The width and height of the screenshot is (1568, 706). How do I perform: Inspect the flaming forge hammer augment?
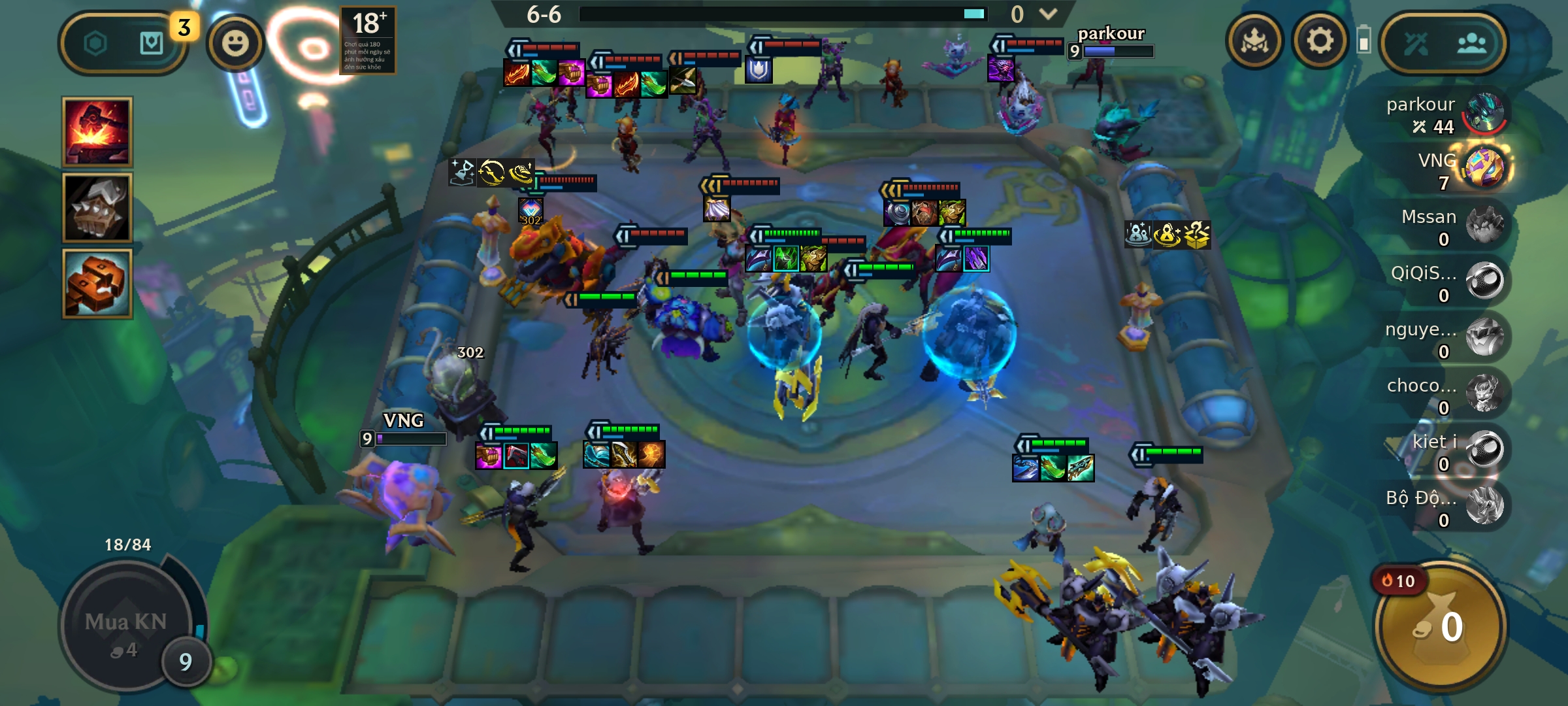point(97,132)
